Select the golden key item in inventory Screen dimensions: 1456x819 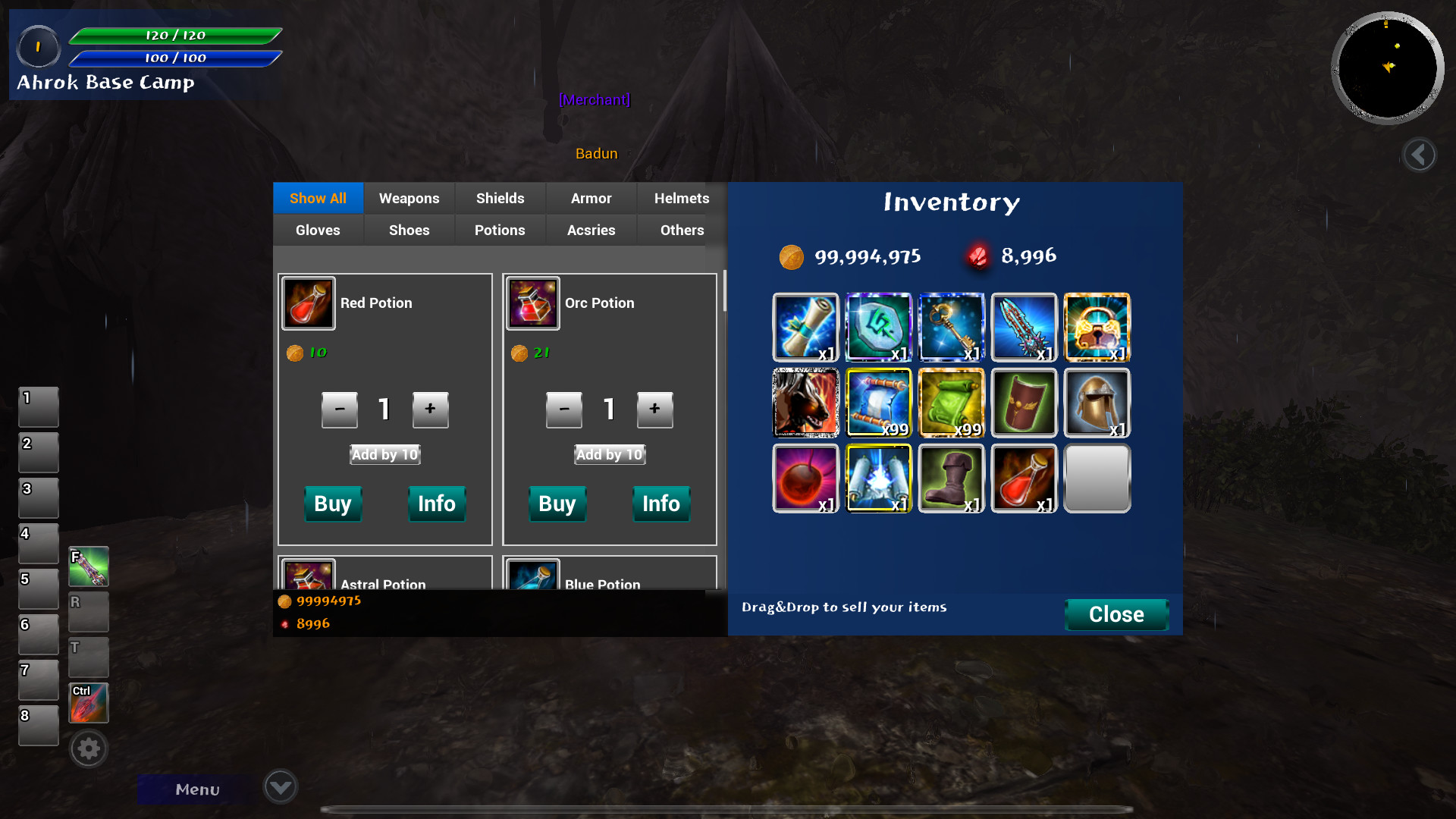pos(951,327)
